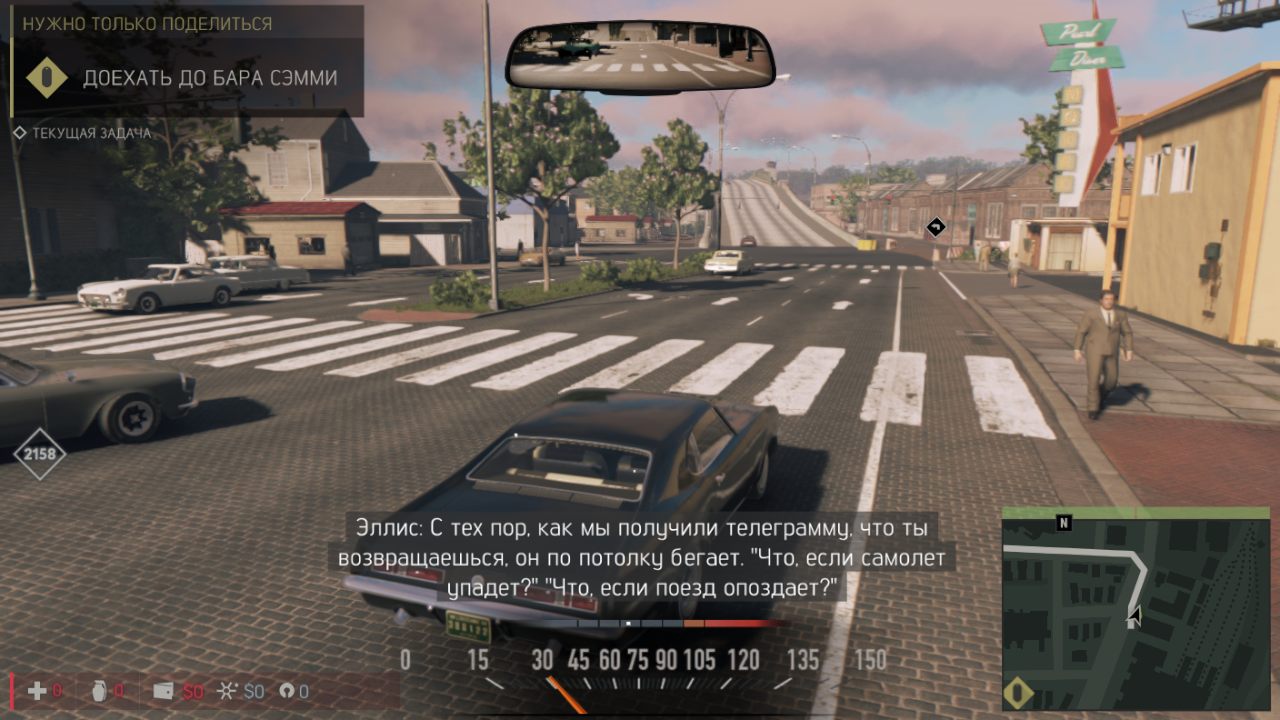The image size is (1280, 720).
Task: Select the grenade icon
Action: [99, 690]
